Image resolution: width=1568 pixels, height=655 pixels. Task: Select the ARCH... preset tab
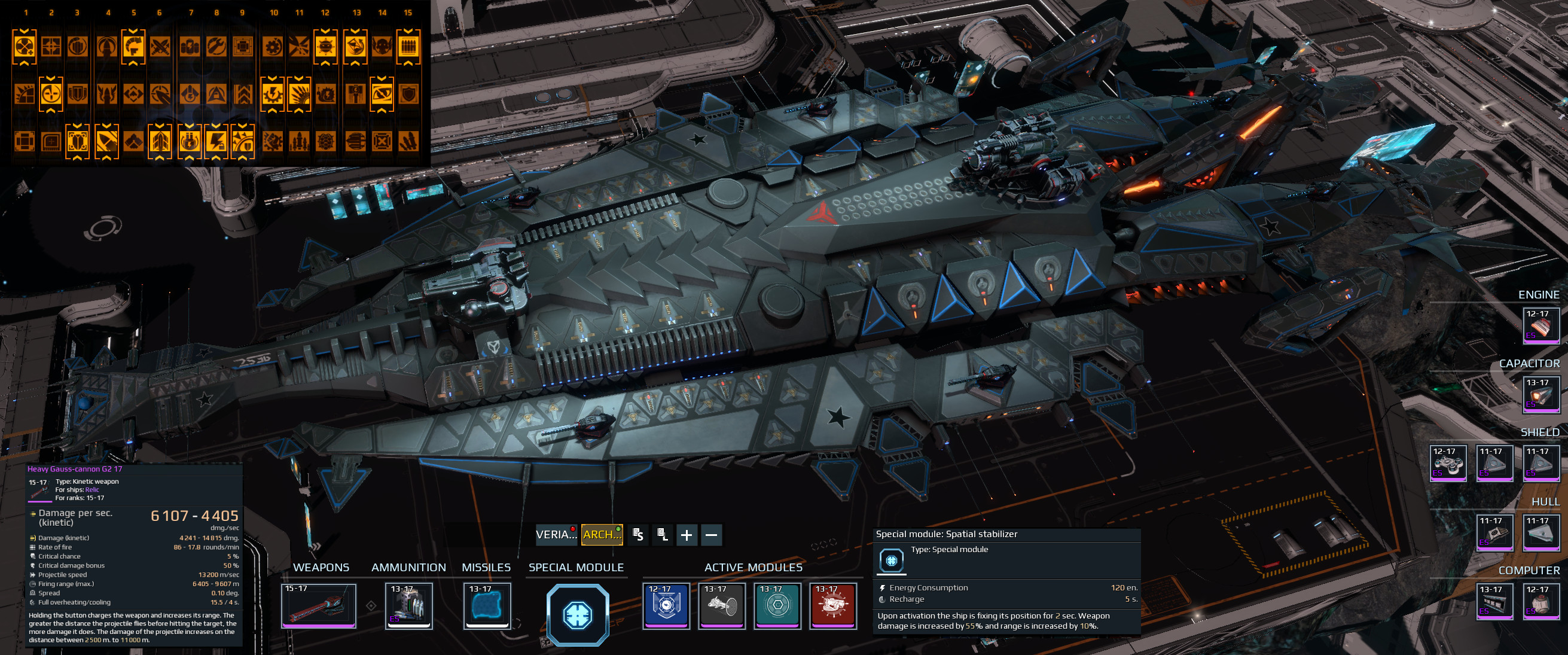click(602, 535)
